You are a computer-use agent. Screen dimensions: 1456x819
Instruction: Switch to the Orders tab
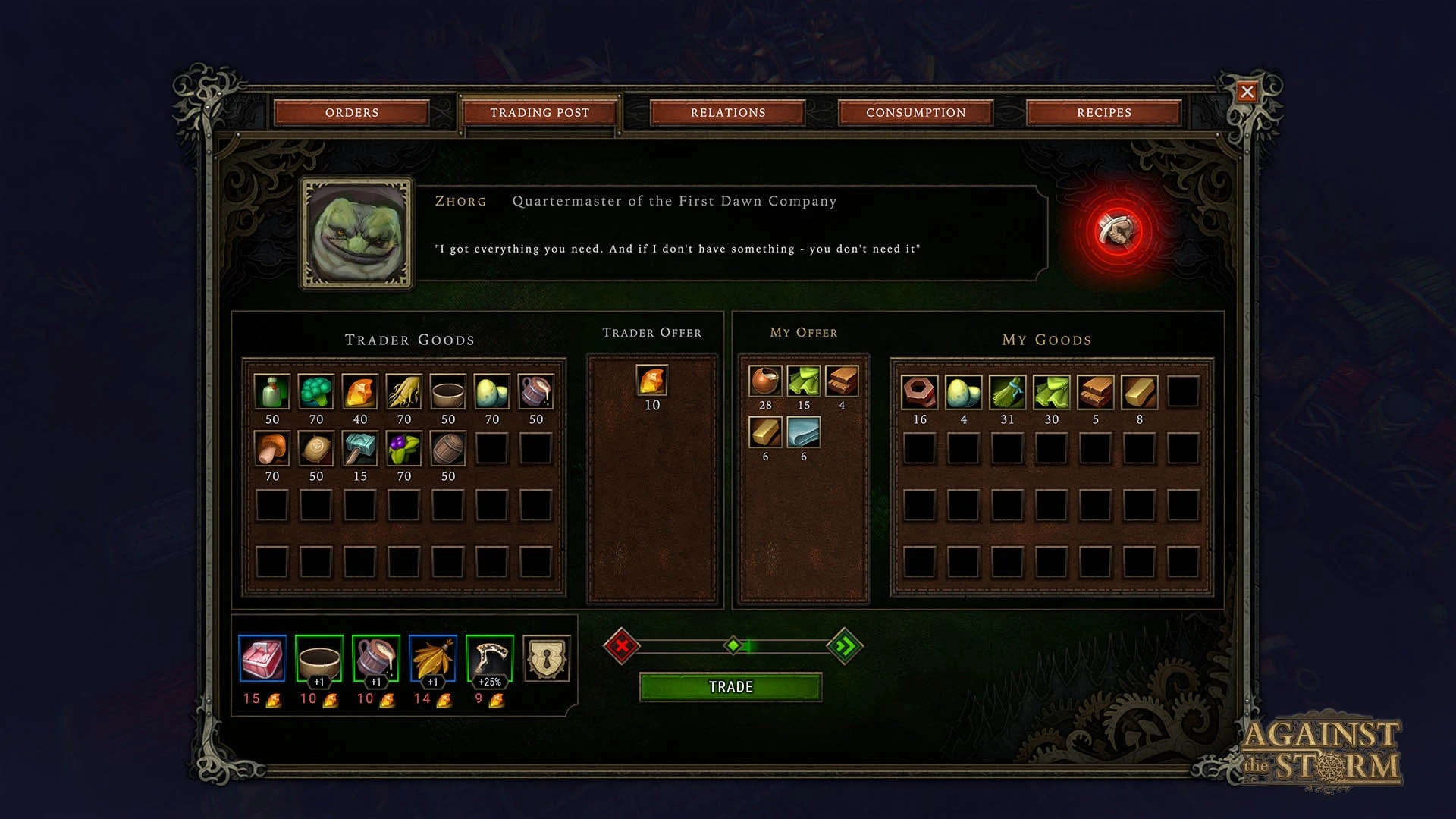click(x=352, y=112)
